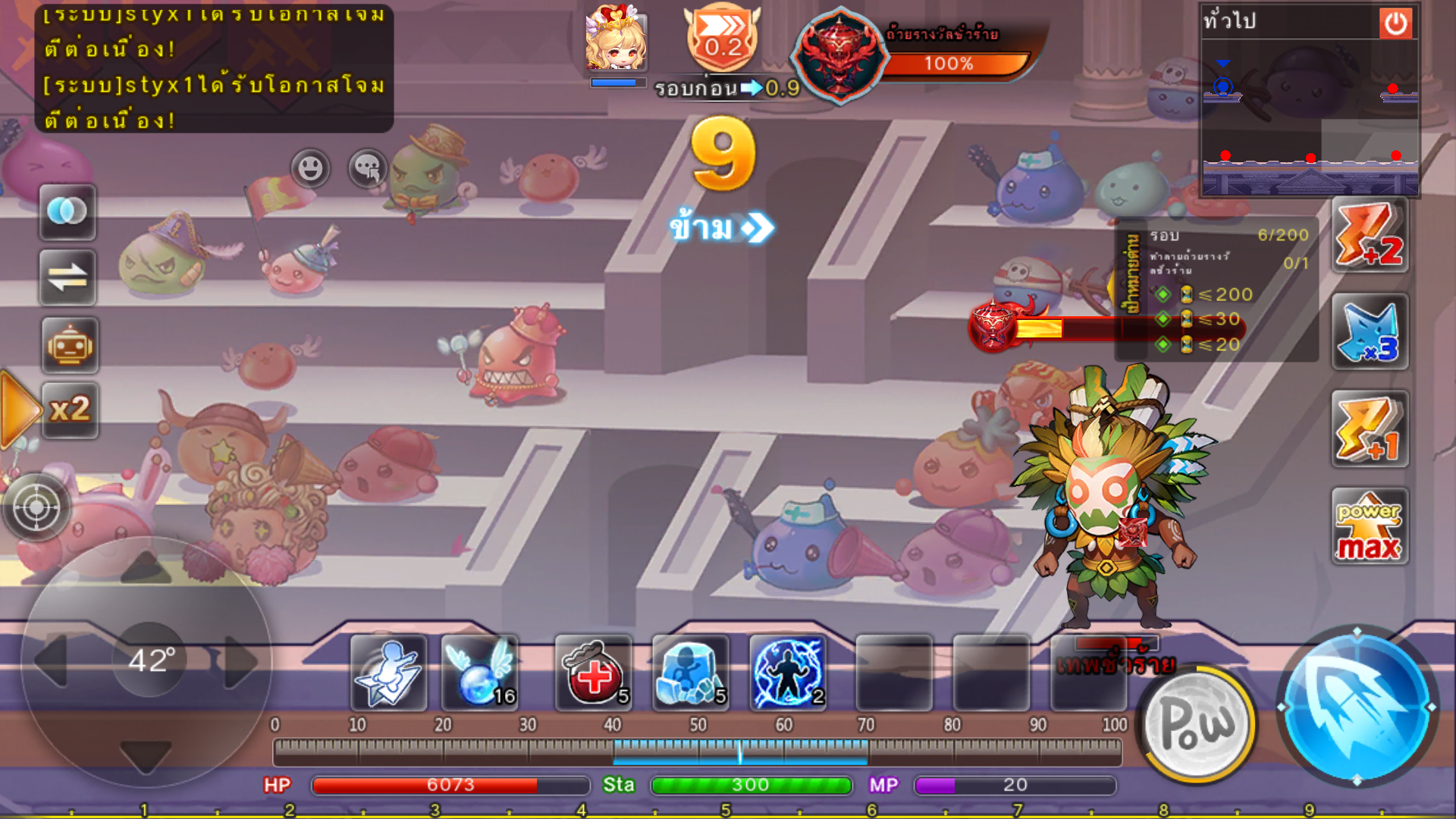
Task: Fire using the blue rocket launch button
Action: point(1356,707)
